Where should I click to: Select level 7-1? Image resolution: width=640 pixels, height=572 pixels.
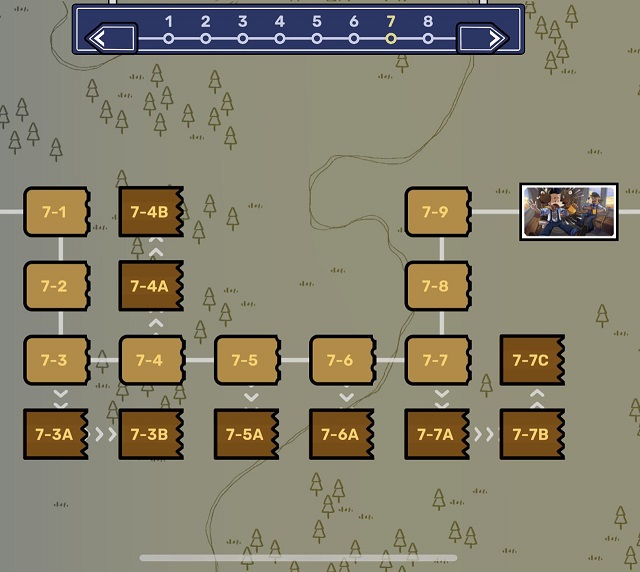56,212
